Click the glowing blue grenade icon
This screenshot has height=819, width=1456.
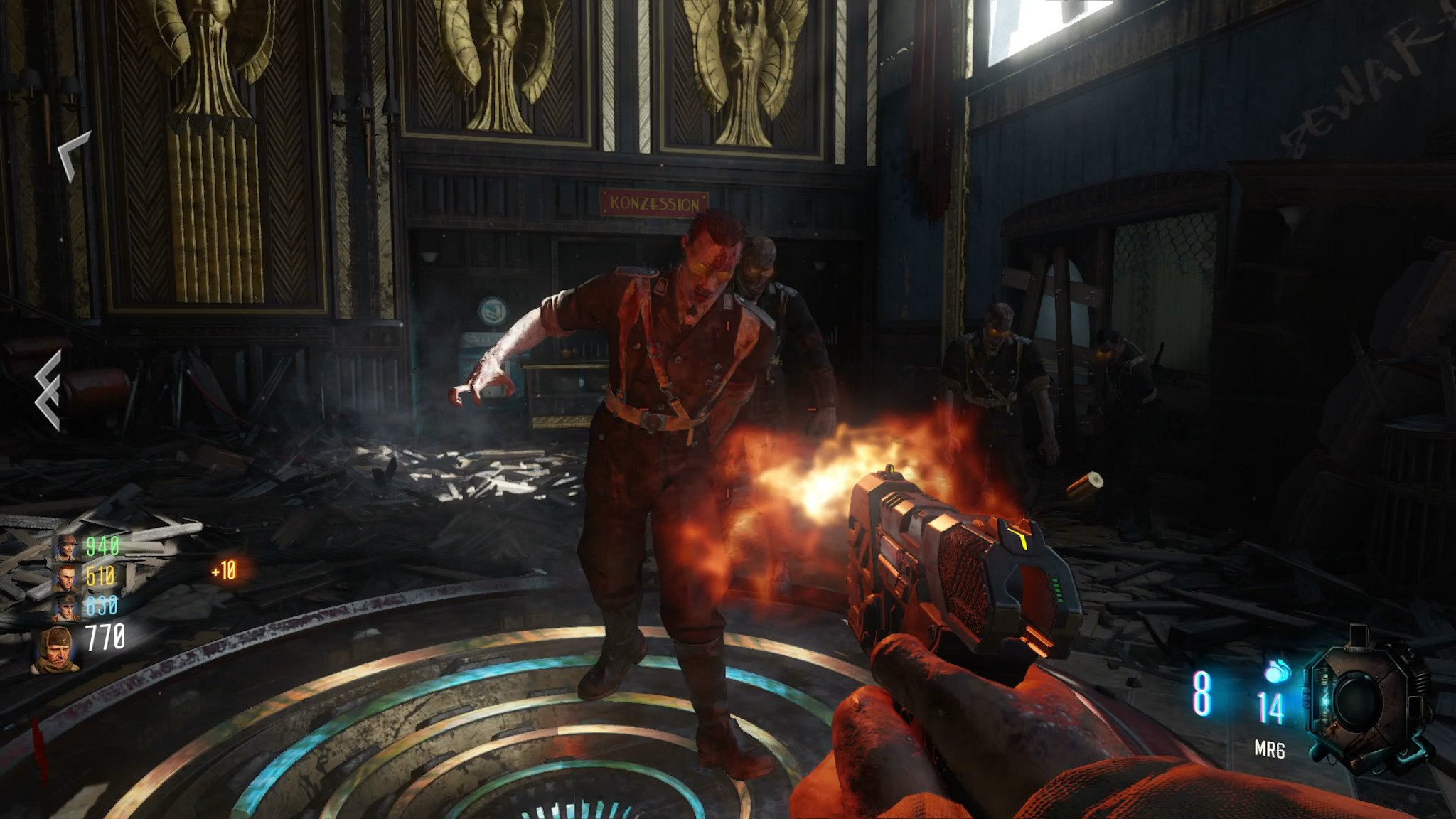point(1277,670)
